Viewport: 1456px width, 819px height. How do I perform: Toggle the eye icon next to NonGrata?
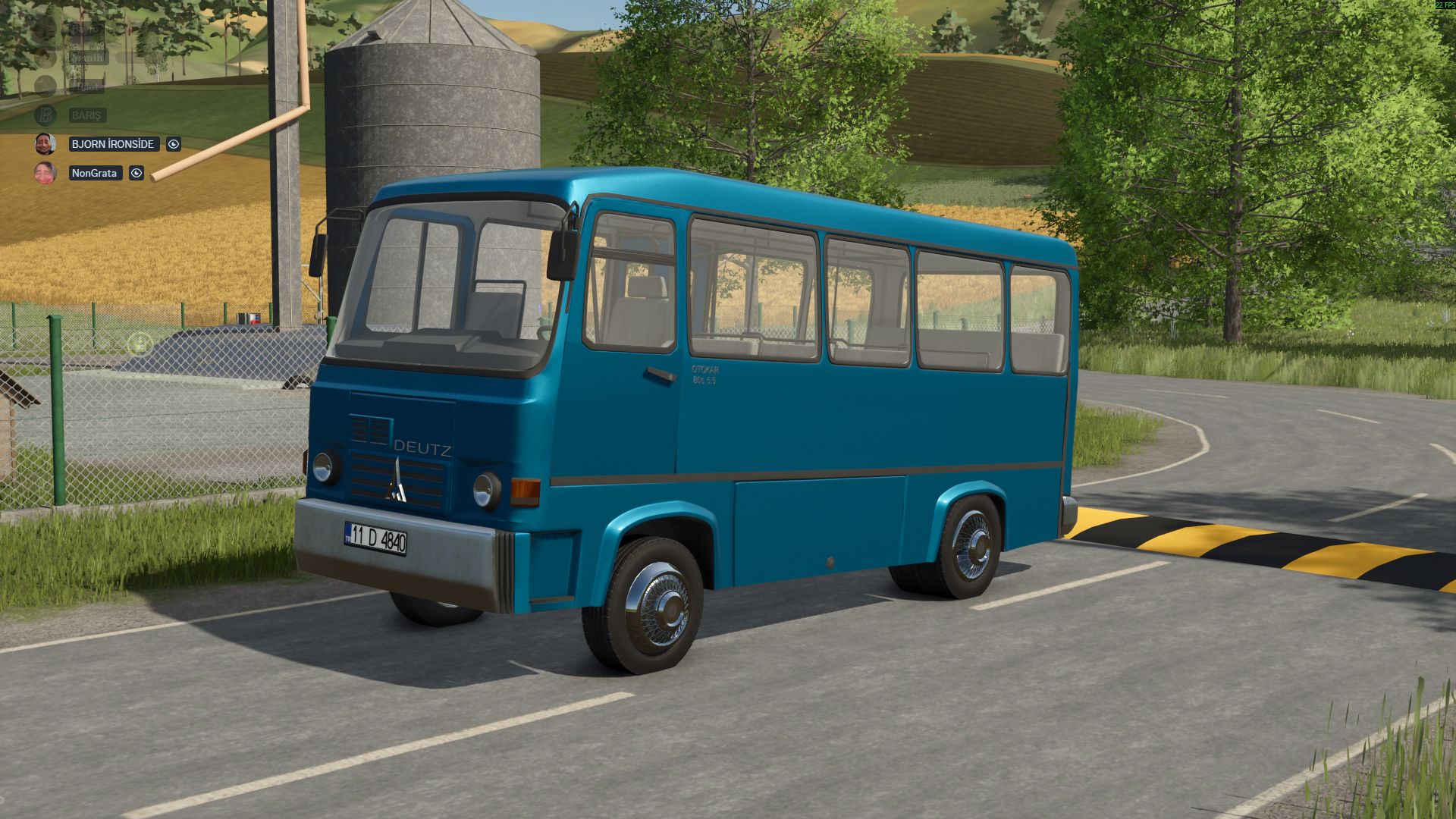click(x=136, y=172)
